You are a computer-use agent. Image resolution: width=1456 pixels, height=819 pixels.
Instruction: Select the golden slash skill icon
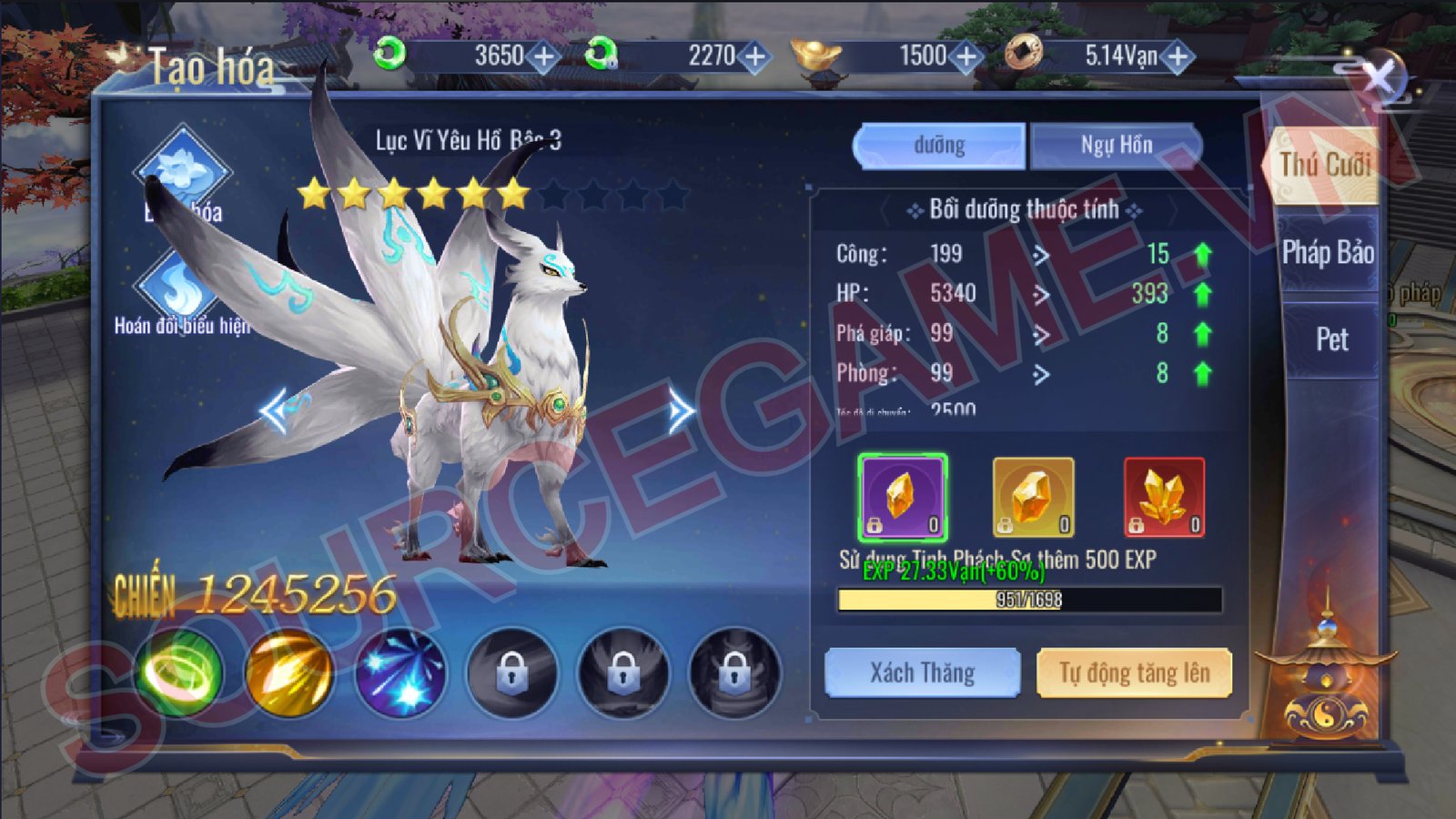click(289, 672)
